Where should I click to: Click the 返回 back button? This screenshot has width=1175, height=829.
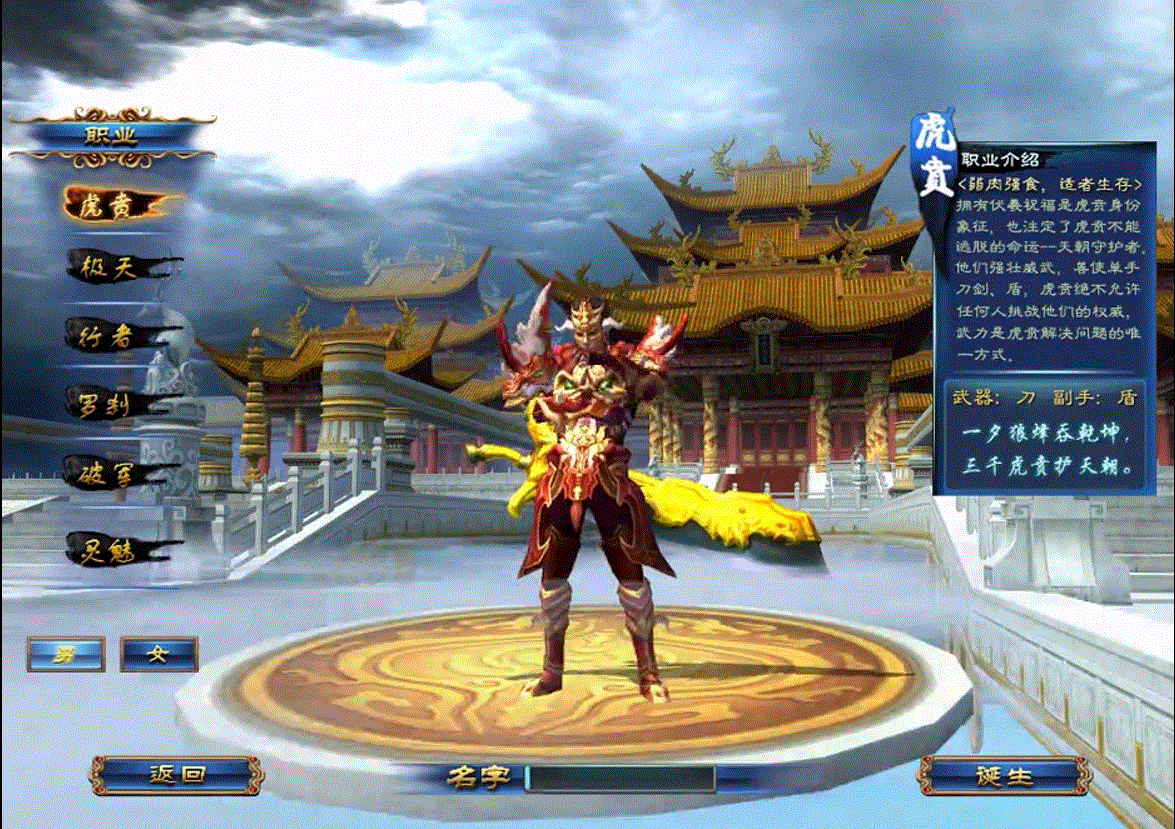[177, 775]
